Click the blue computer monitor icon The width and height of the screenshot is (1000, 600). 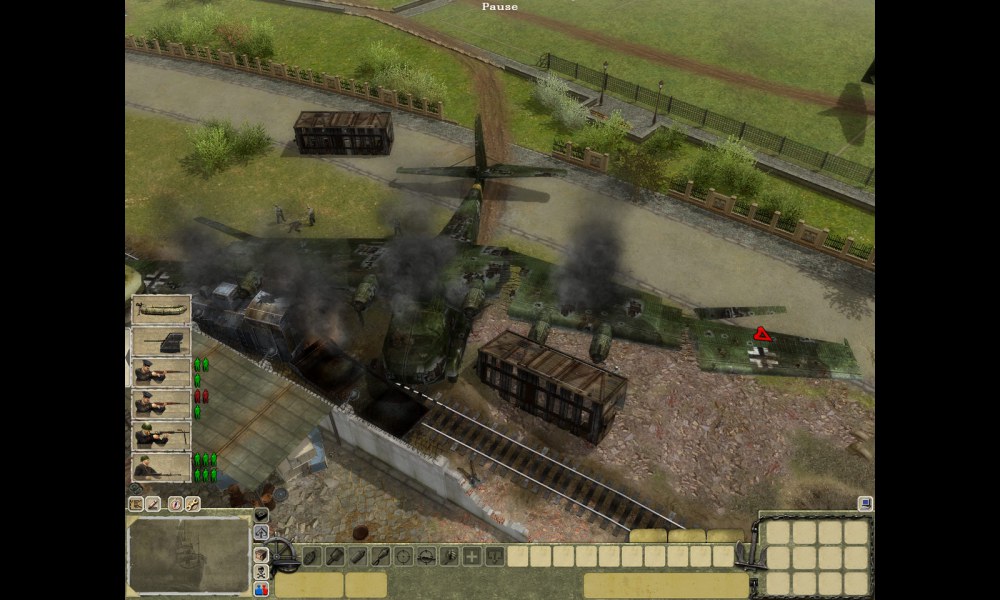[865, 503]
